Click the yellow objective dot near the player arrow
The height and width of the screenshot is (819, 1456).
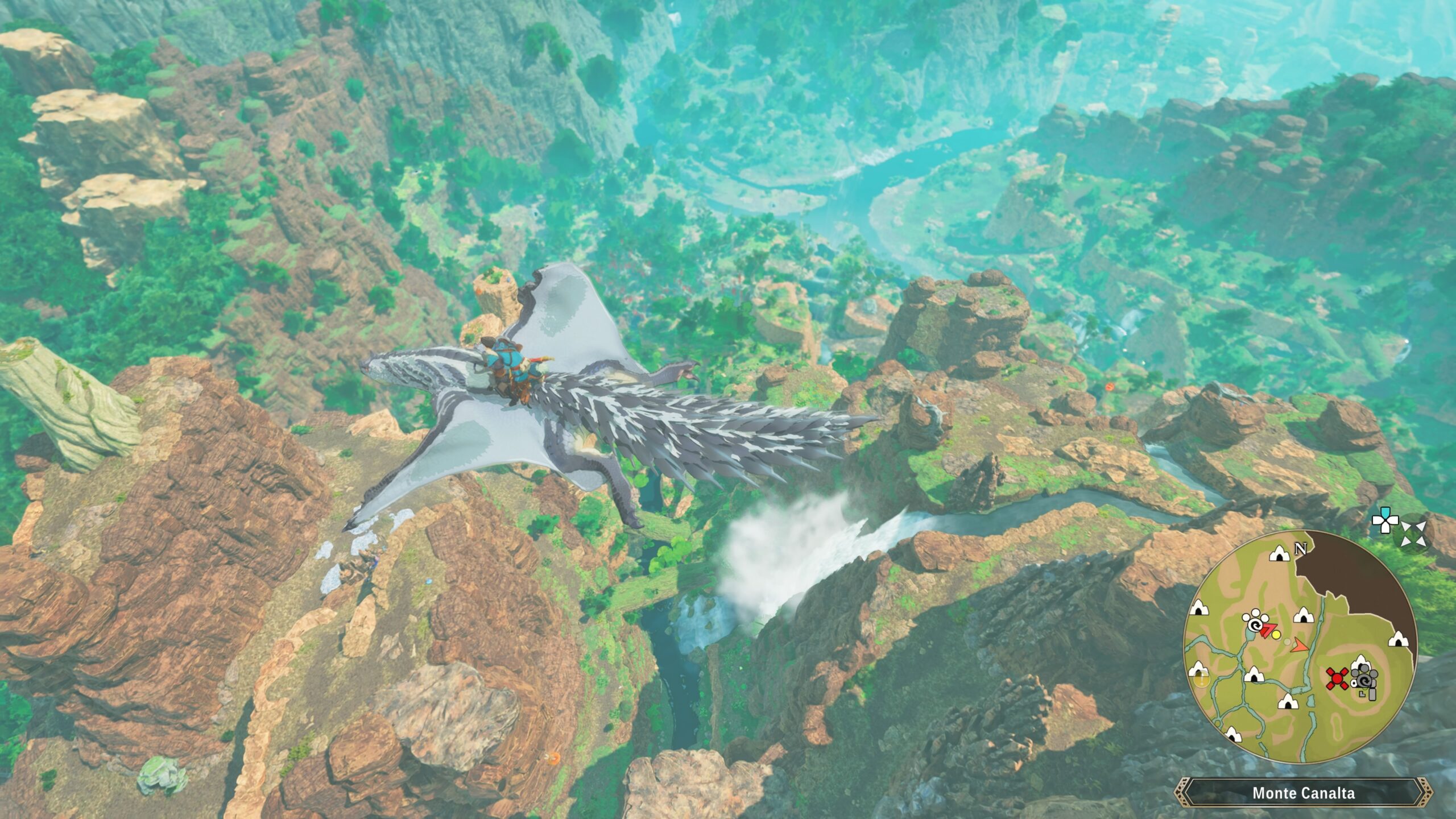click(1276, 635)
